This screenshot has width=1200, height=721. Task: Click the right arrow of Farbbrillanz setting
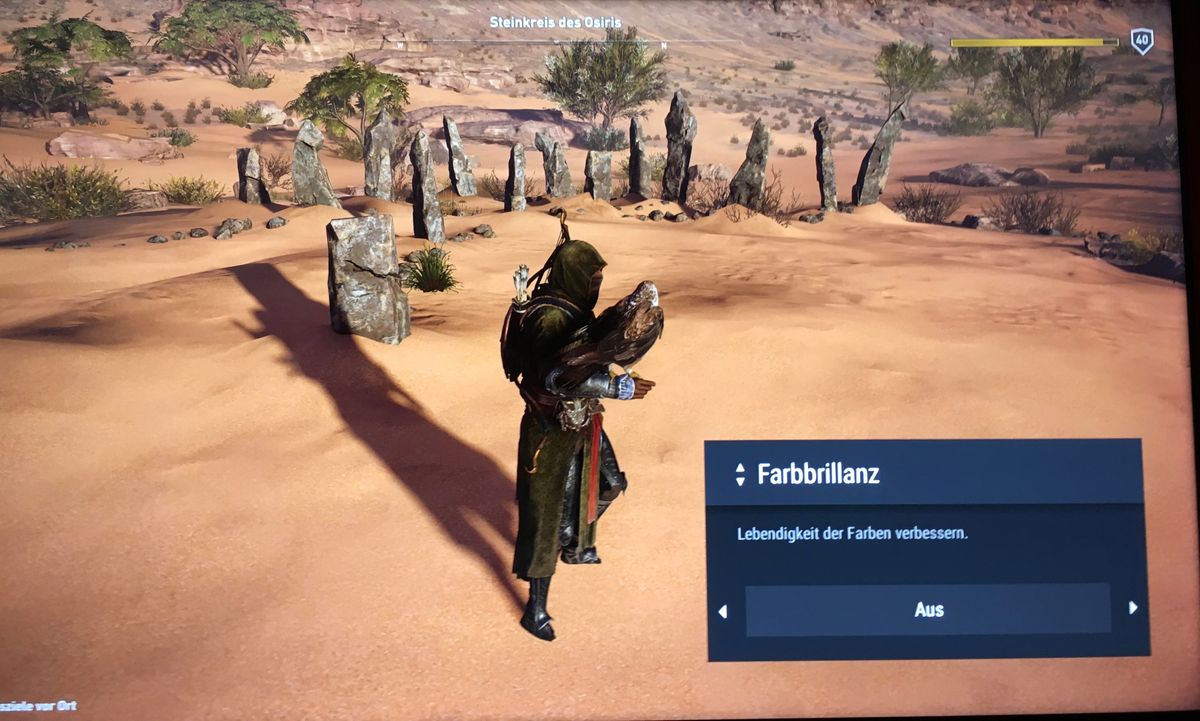click(1132, 608)
